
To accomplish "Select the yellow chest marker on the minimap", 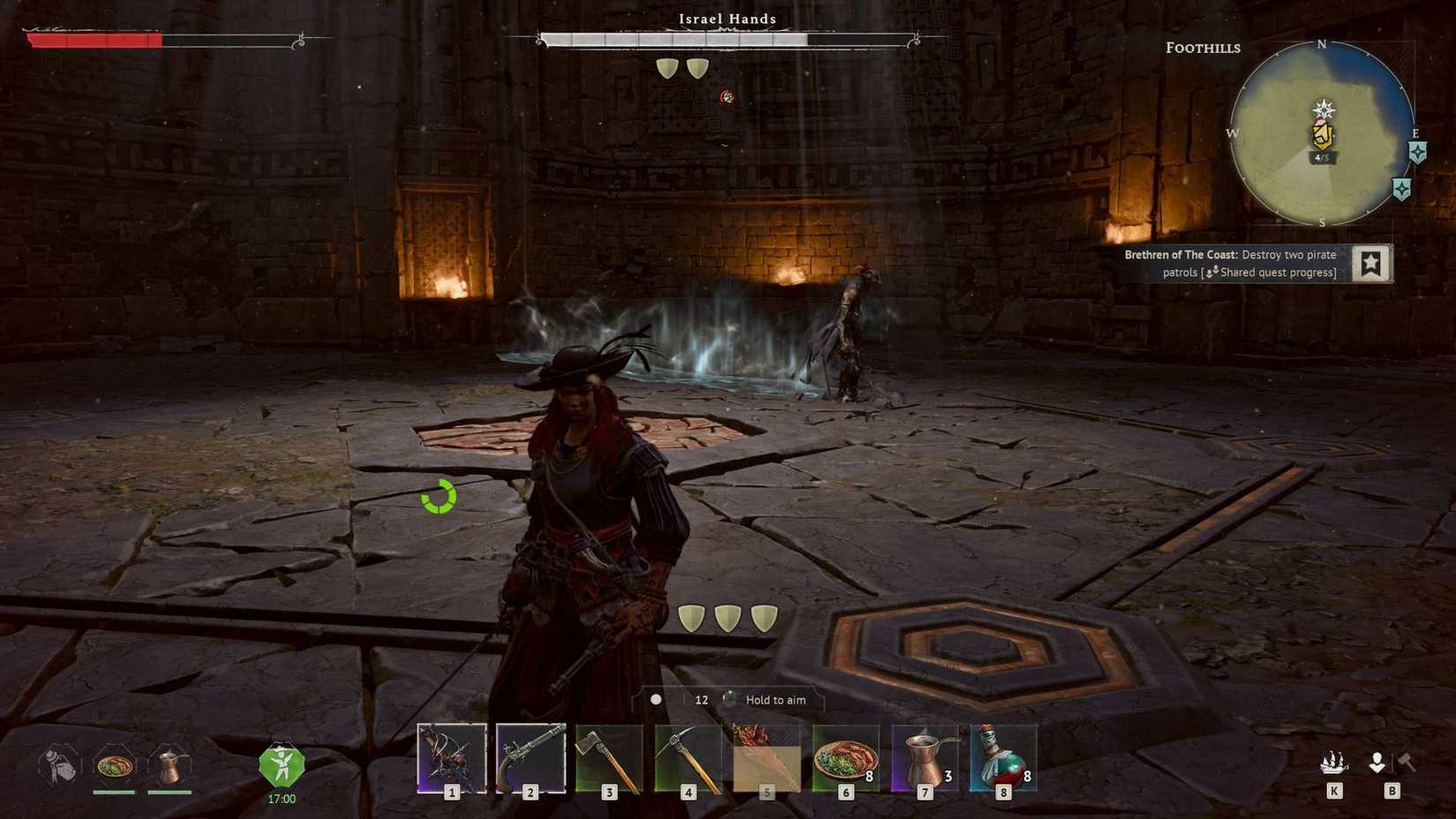I will click(1322, 135).
